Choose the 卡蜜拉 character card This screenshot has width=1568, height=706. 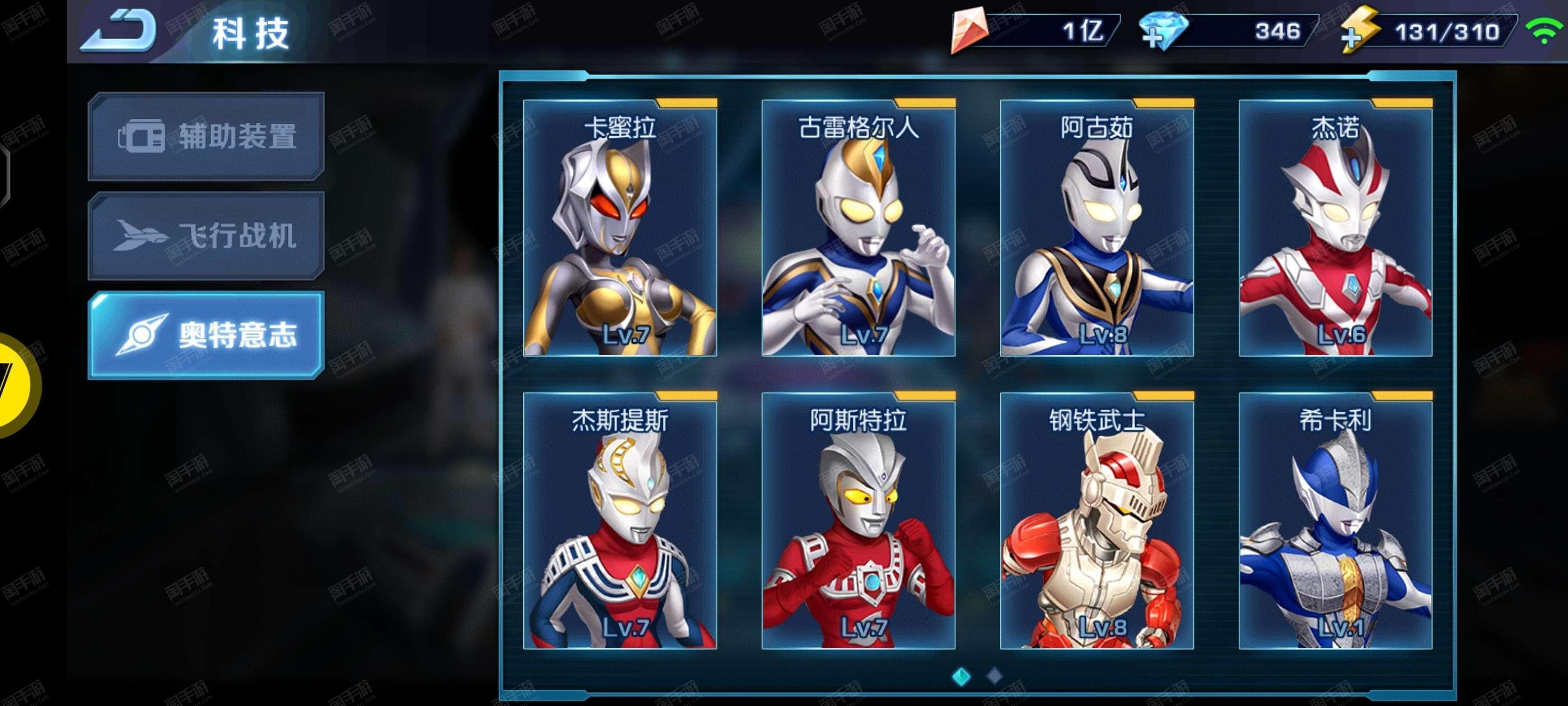pyautogui.click(x=620, y=229)
